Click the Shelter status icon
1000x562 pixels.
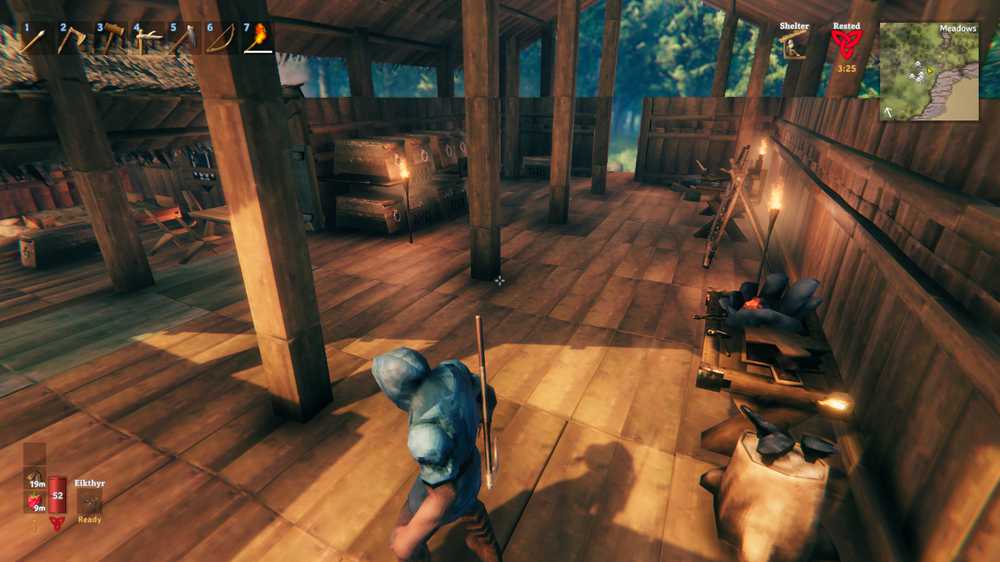tap(795, 45)
